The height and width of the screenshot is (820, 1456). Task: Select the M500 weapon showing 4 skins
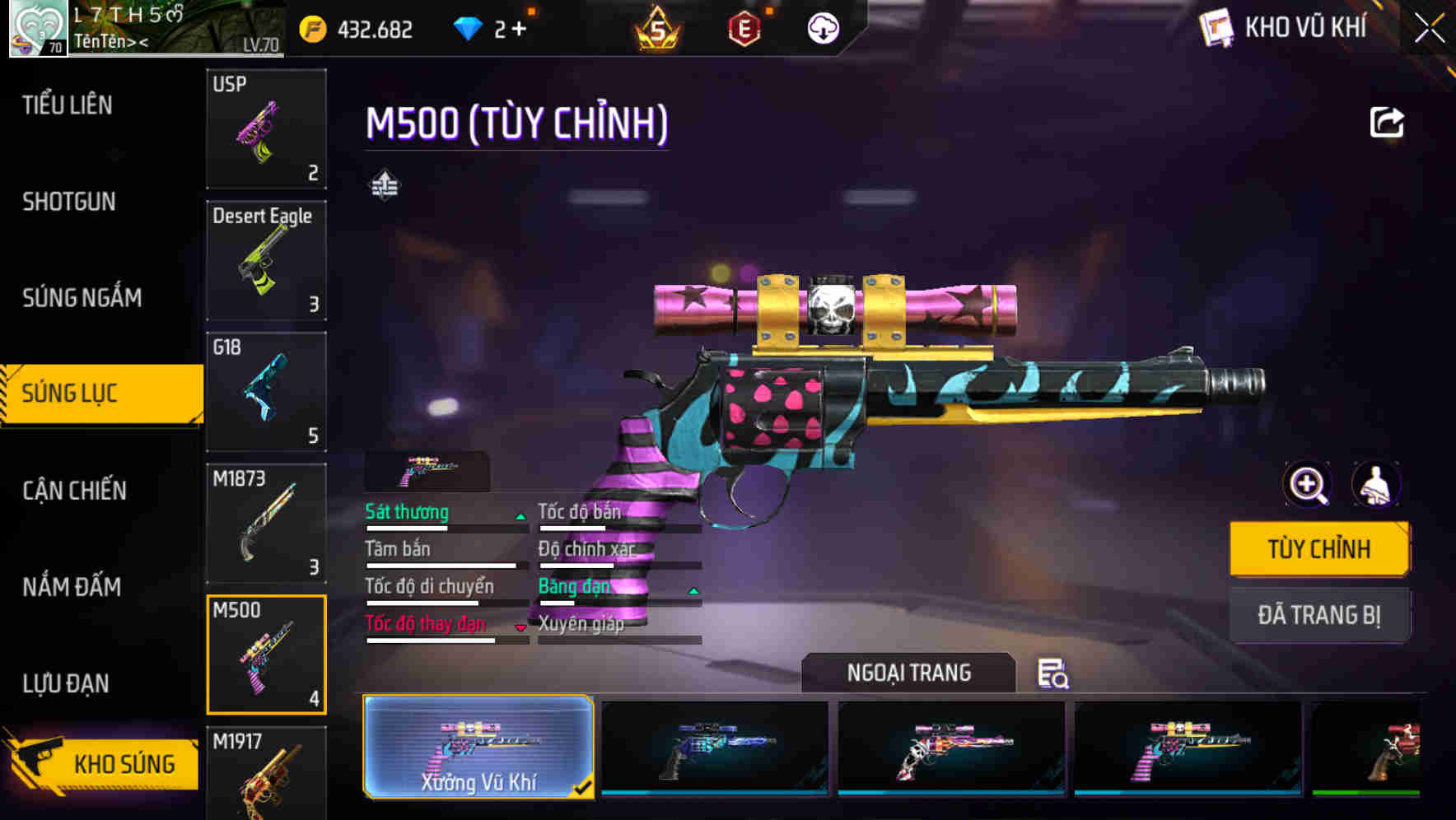click(266, 653)
